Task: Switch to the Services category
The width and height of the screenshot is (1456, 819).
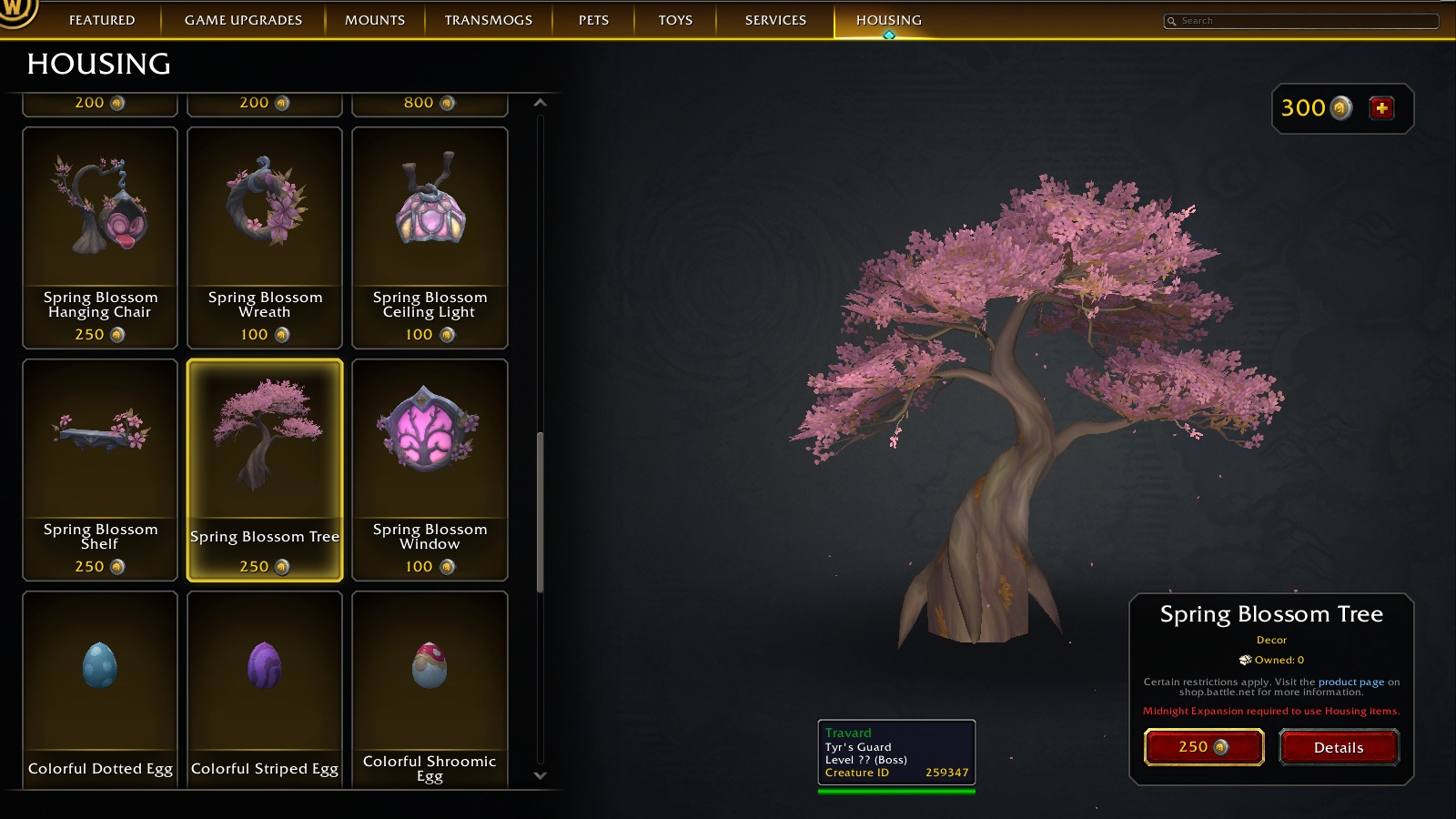Action: point(774,19)
